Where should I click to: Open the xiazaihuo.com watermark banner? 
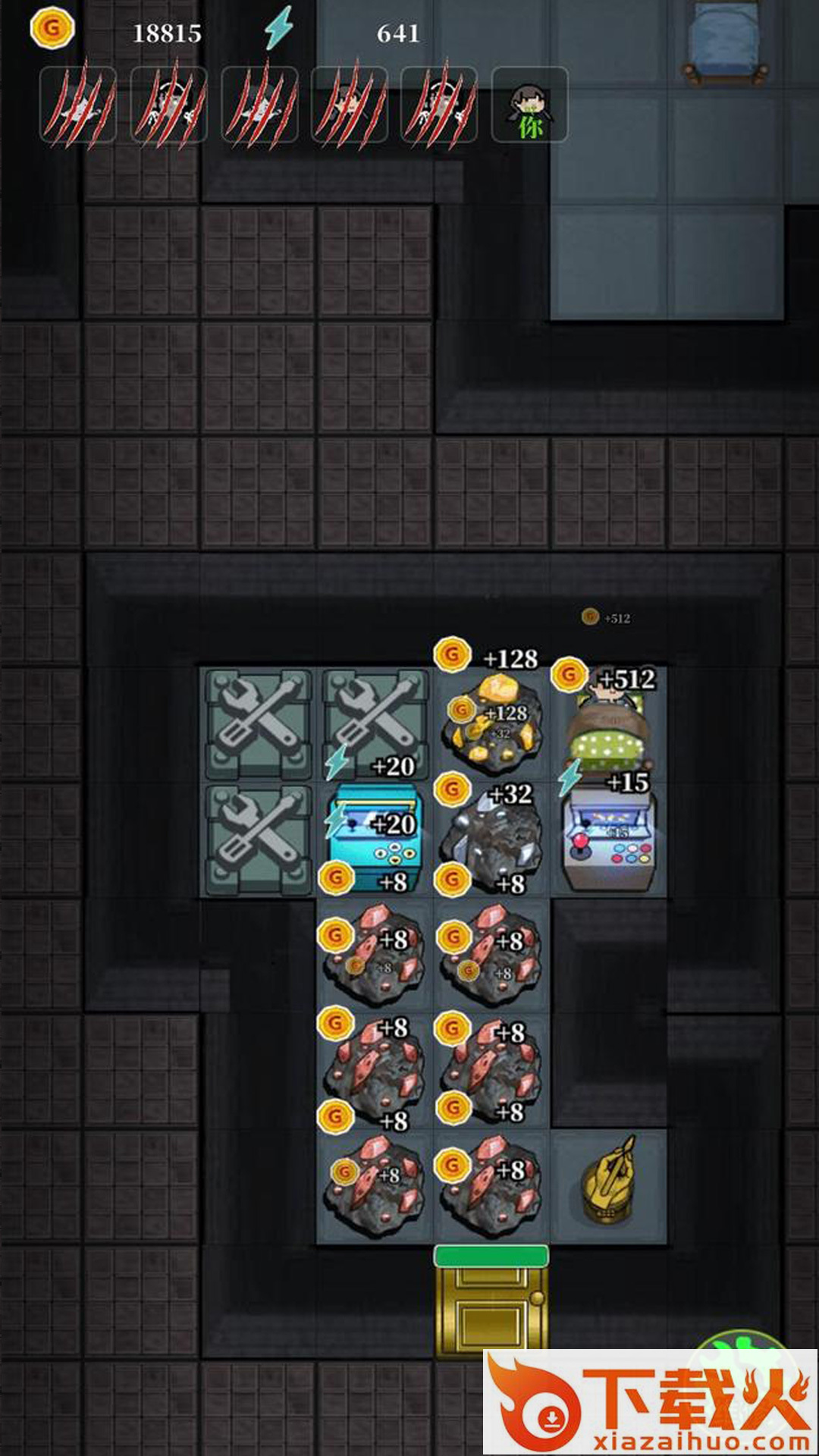point(651,1403)
